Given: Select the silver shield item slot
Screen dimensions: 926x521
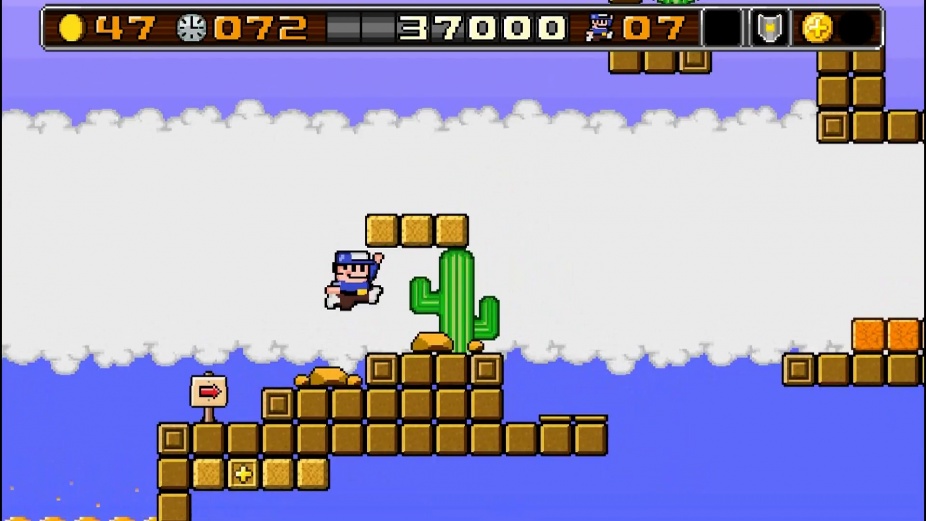Looking at the screenshot, I should [769, 28].
